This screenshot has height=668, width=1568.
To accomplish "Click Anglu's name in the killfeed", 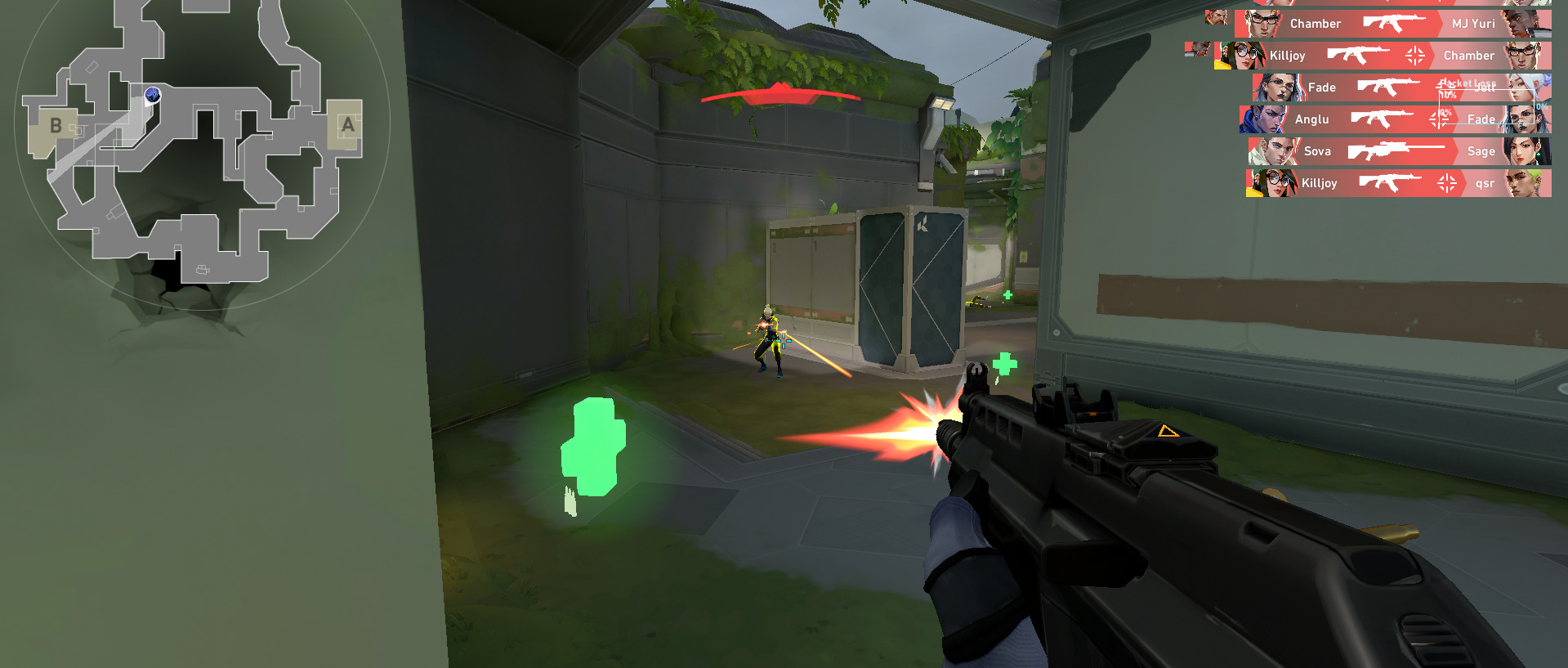I will [1313, 119].
